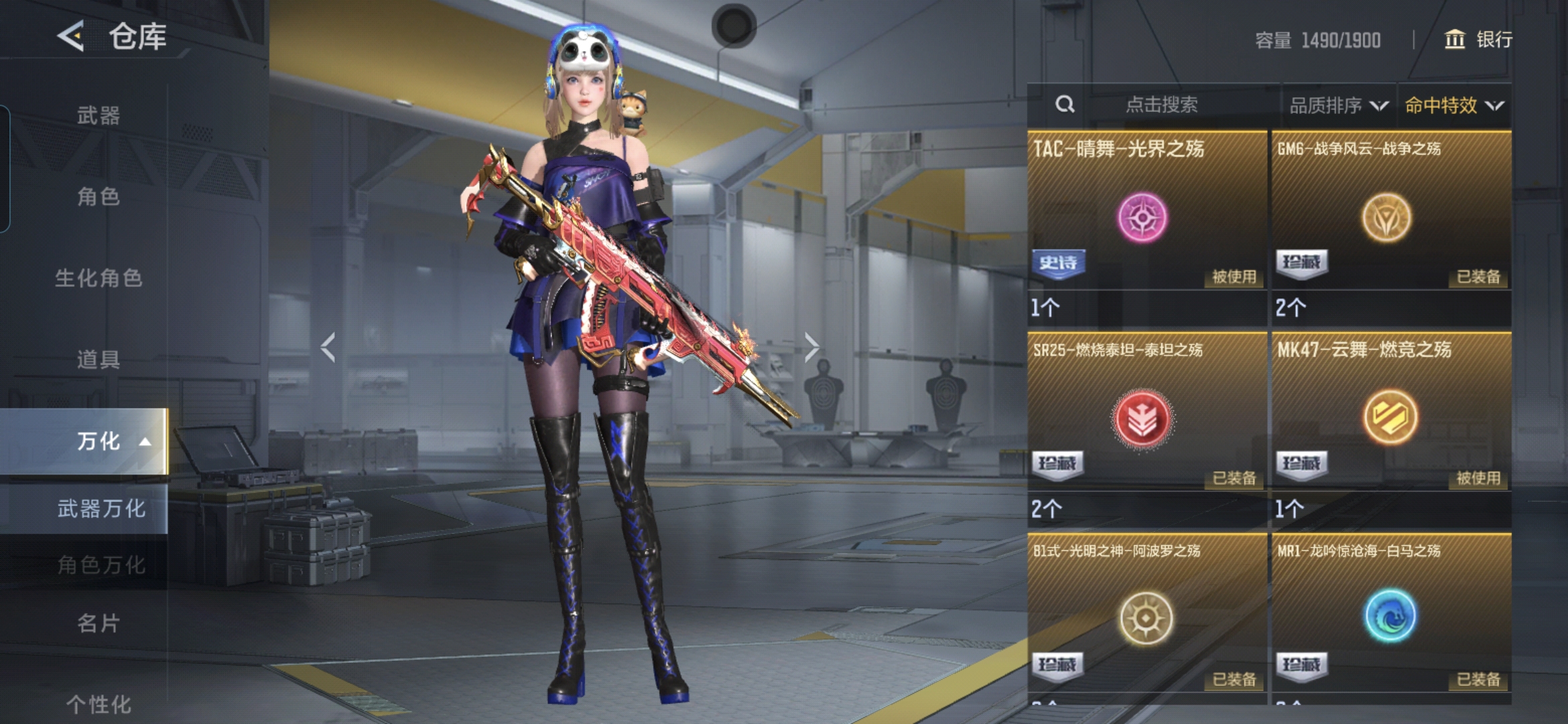This screenshot has width=1568, height=724.
Task: Switch to the 武器 category
Action: coord(99,115)
